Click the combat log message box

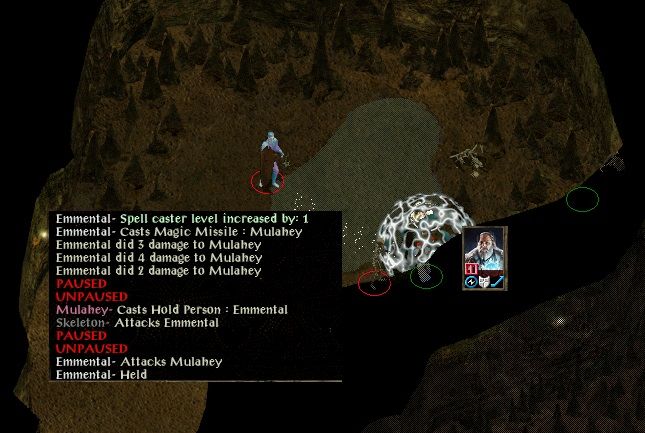click(x=195, y=296)
